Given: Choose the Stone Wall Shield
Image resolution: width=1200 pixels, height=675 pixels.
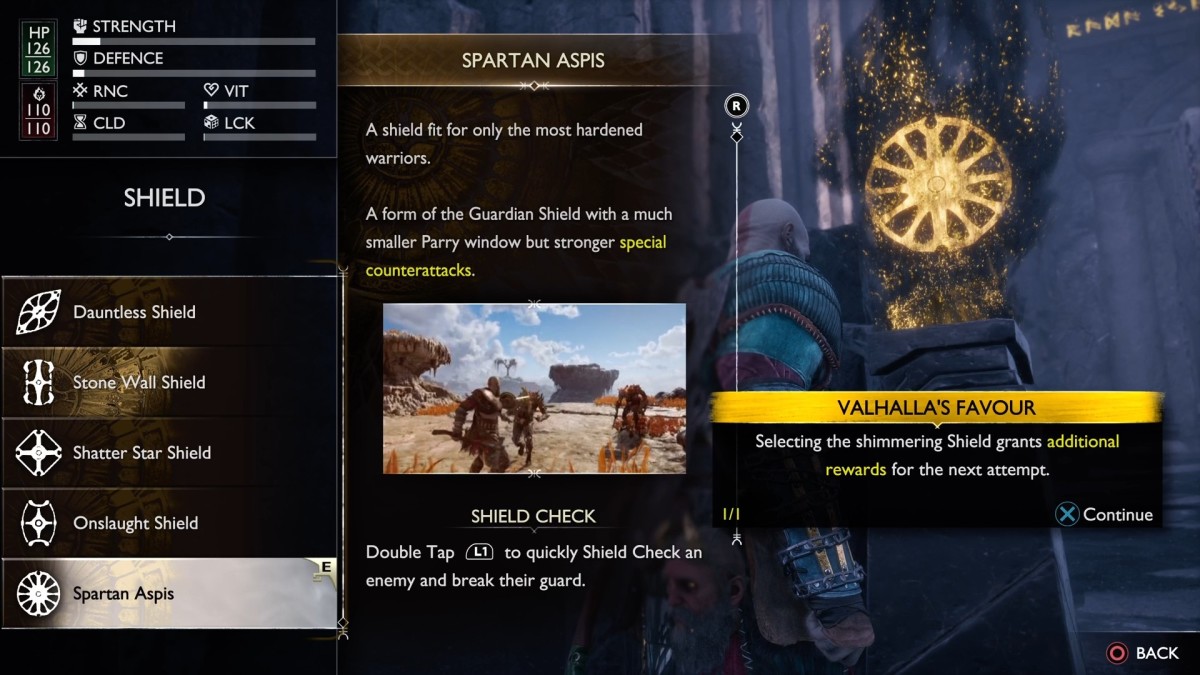Looking at the screenshot, I should [x=168, y=382].
